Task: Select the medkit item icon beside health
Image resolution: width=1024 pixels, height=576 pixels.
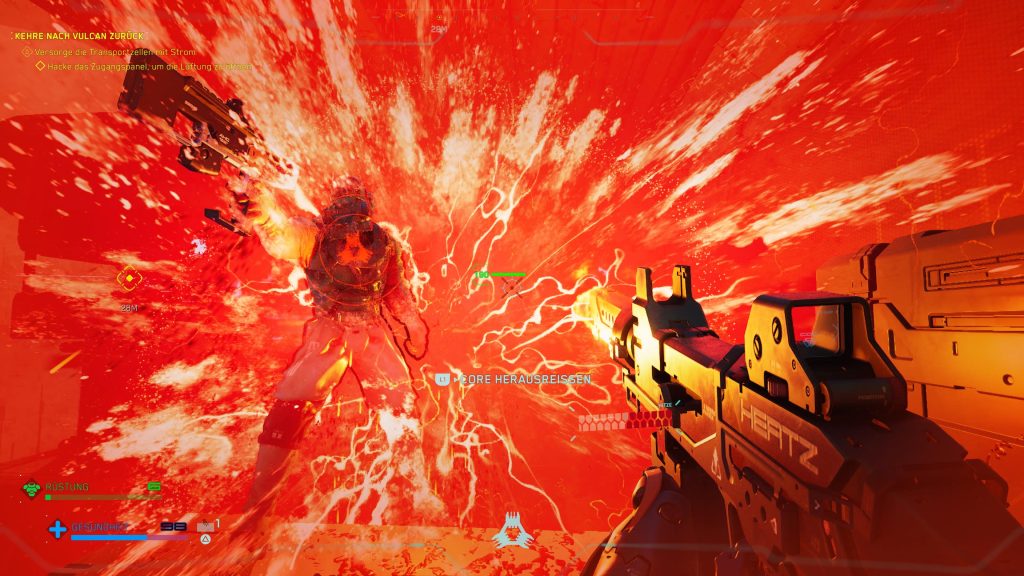Action: click(205, 525)
